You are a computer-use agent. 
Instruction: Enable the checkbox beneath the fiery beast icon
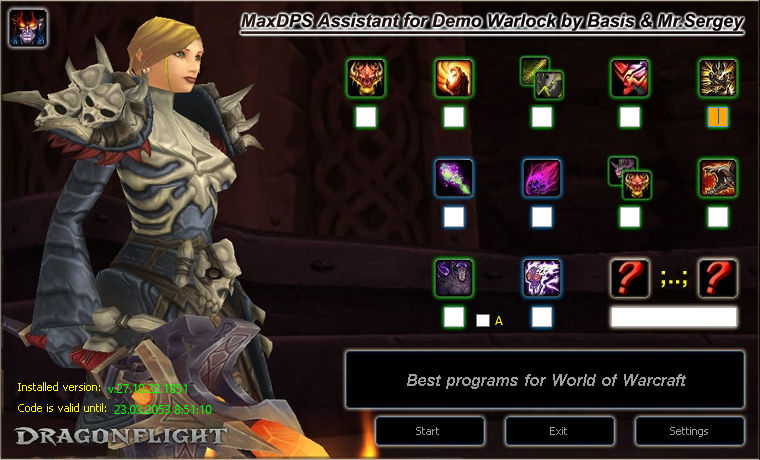(x=718, y=216)
